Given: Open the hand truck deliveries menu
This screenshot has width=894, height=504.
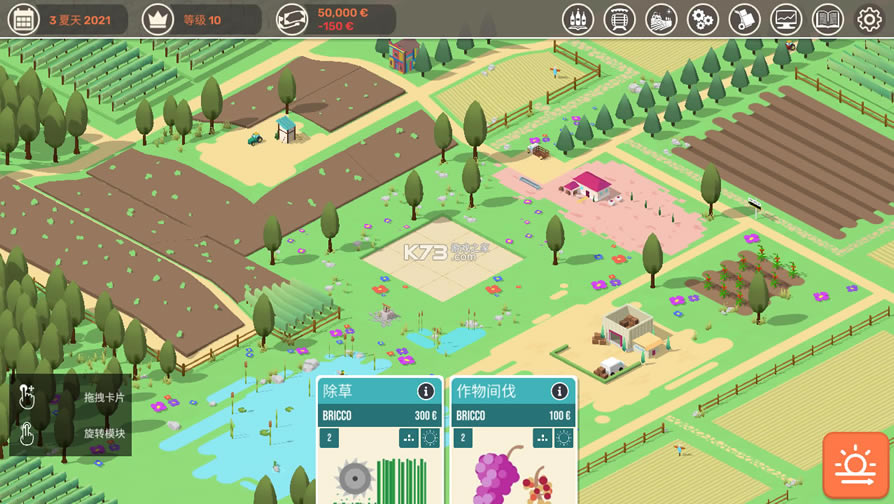Looking at the screenshot, I should (744, 19).
